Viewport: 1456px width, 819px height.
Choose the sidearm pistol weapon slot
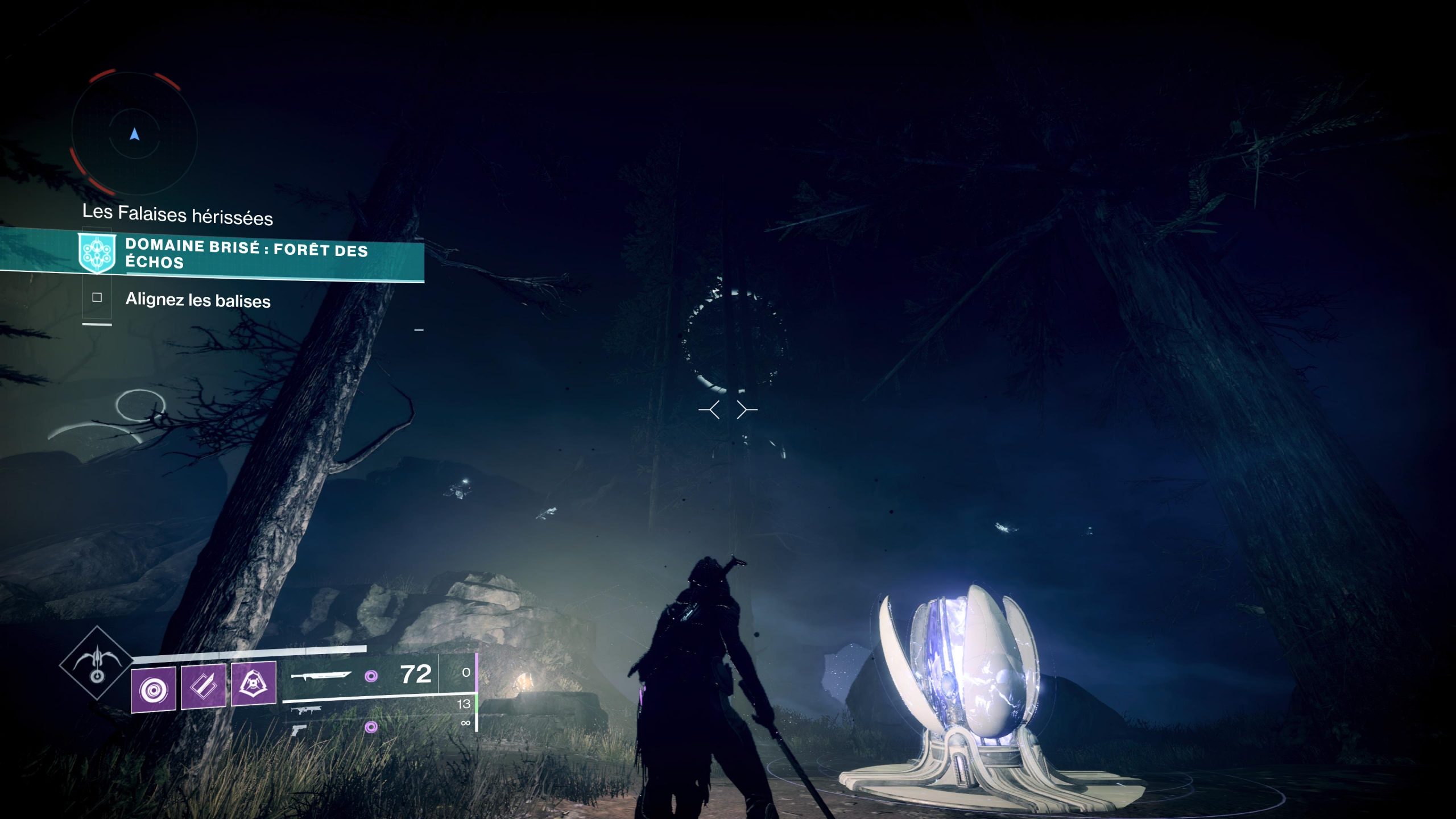click(x=299, y=730)
